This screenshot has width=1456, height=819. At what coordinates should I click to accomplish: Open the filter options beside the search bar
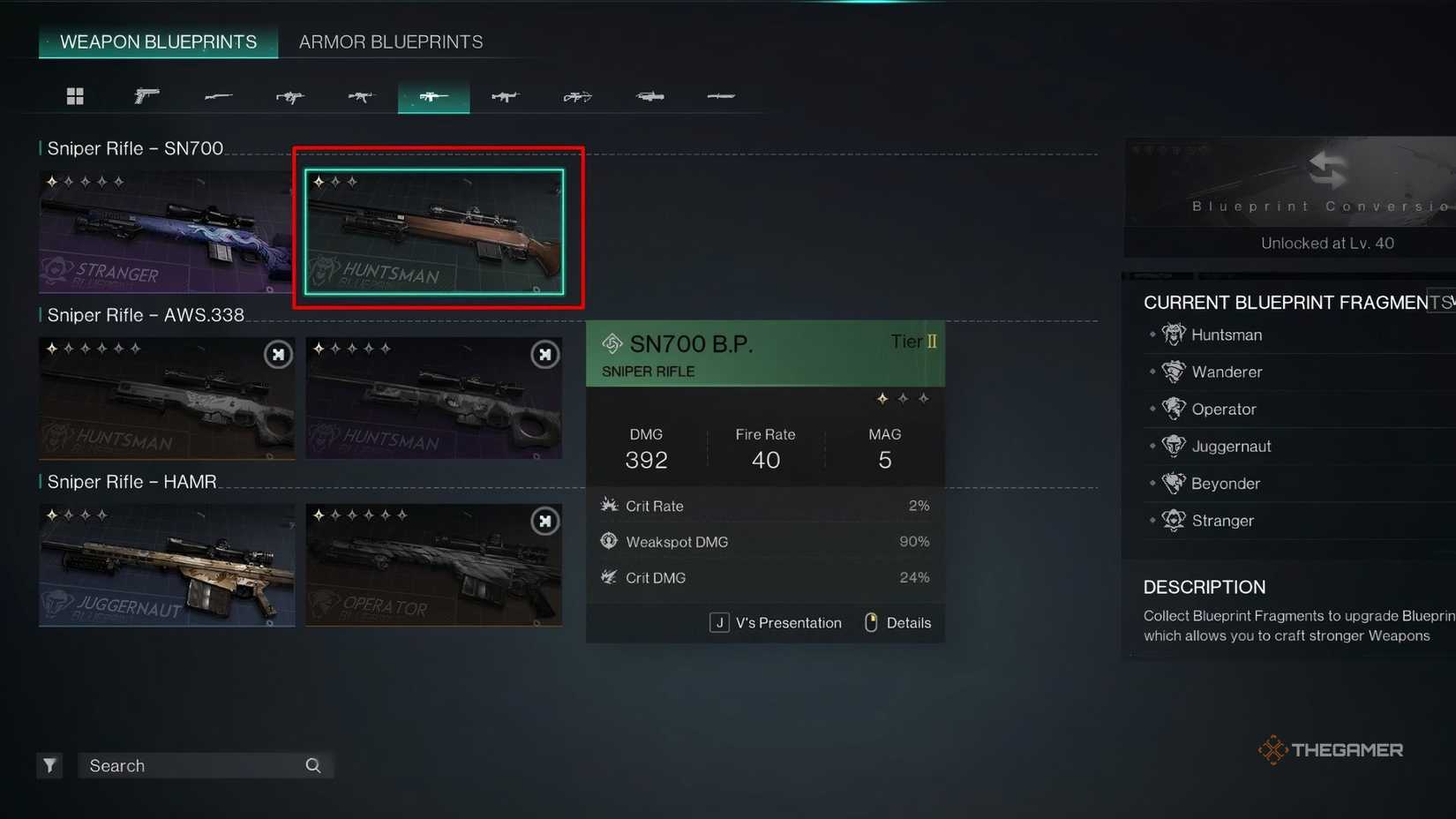coord(49,765)
